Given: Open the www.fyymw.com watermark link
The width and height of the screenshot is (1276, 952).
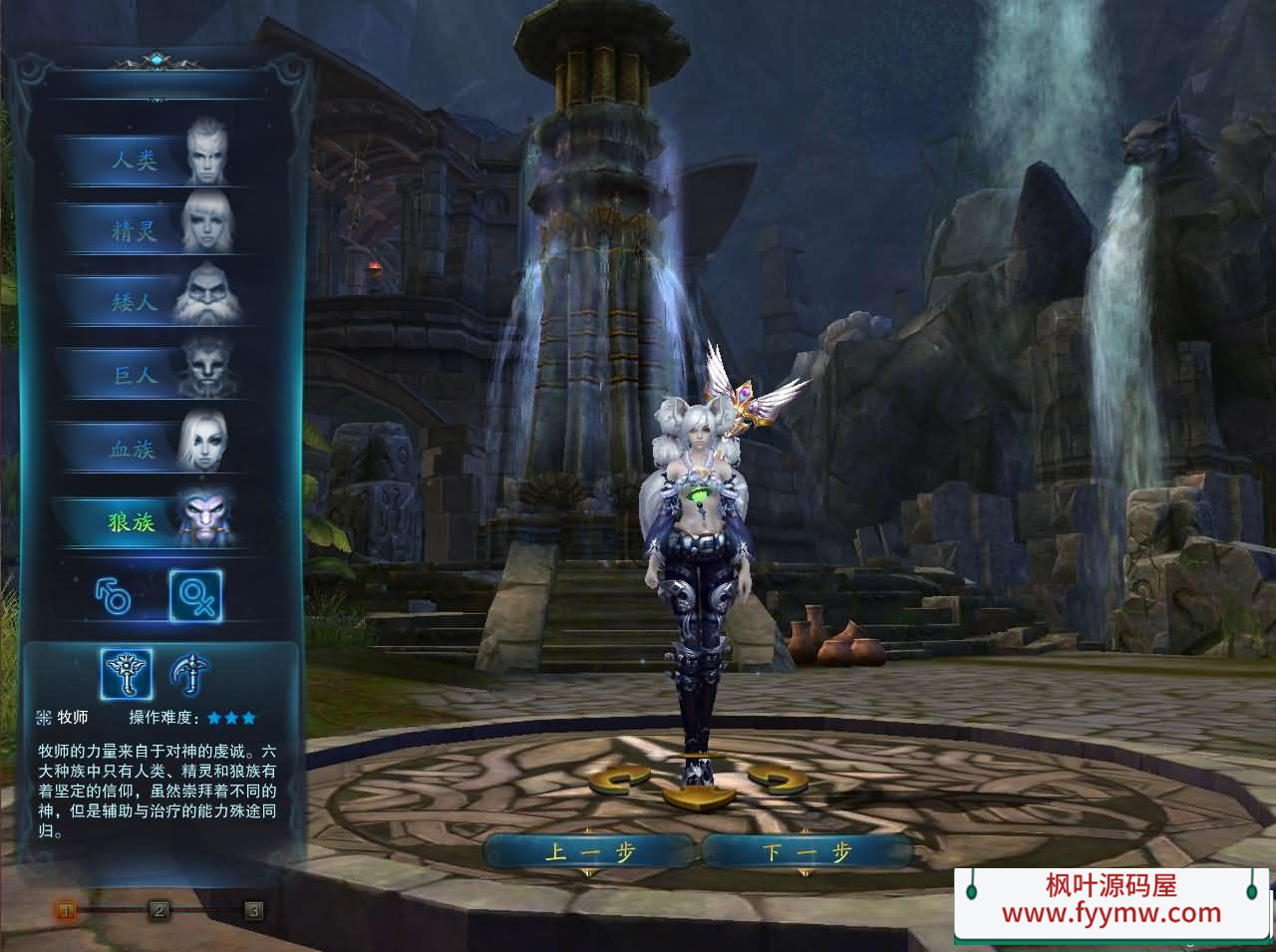Looking at the screenshot, I should pos(1111,912).
